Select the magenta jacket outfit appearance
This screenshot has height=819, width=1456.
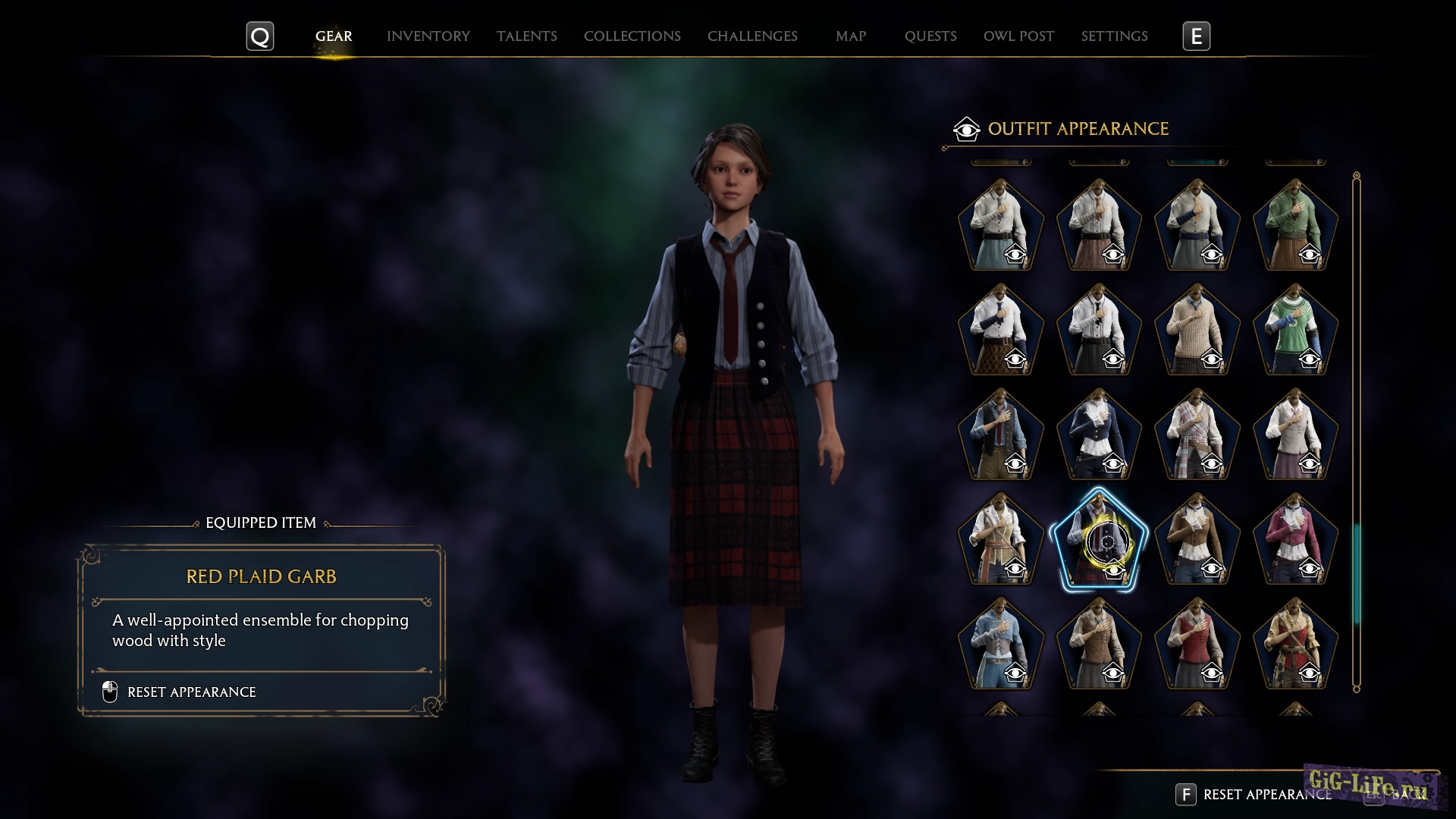point(1295,539)
